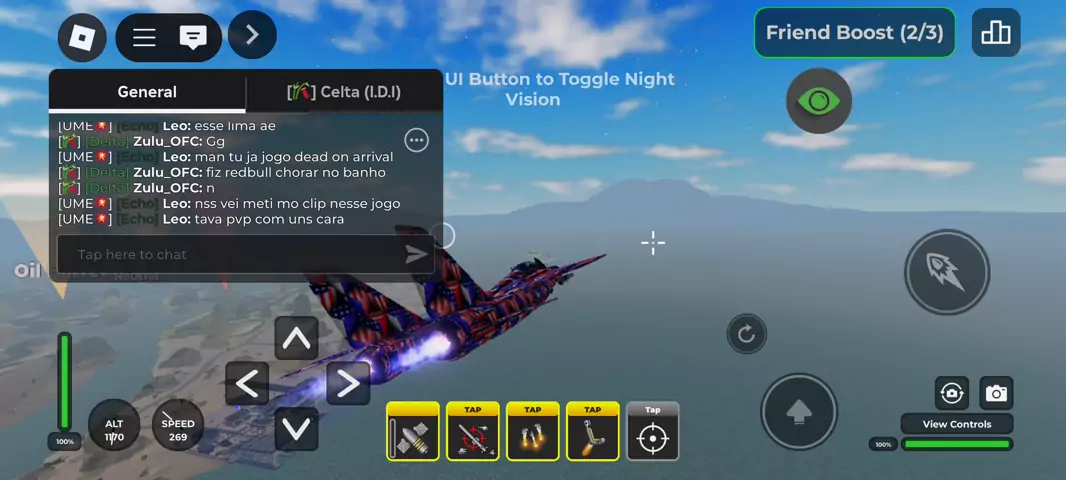Toggle the chat window with the speech bubble icon
The image size is (1066, 480).
(193, 38)
